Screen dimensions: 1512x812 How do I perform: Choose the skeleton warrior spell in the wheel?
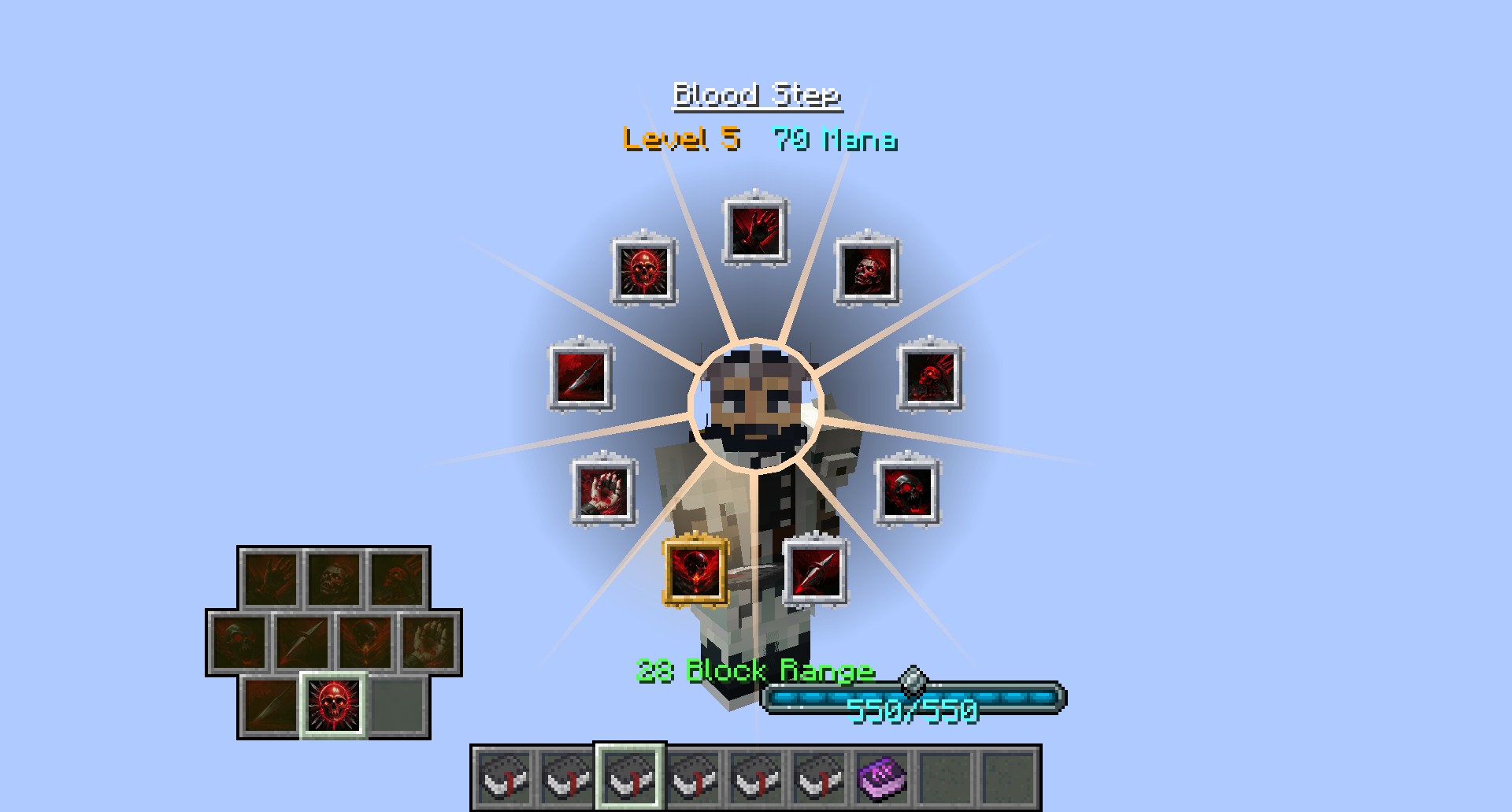(x=930, y=376)
